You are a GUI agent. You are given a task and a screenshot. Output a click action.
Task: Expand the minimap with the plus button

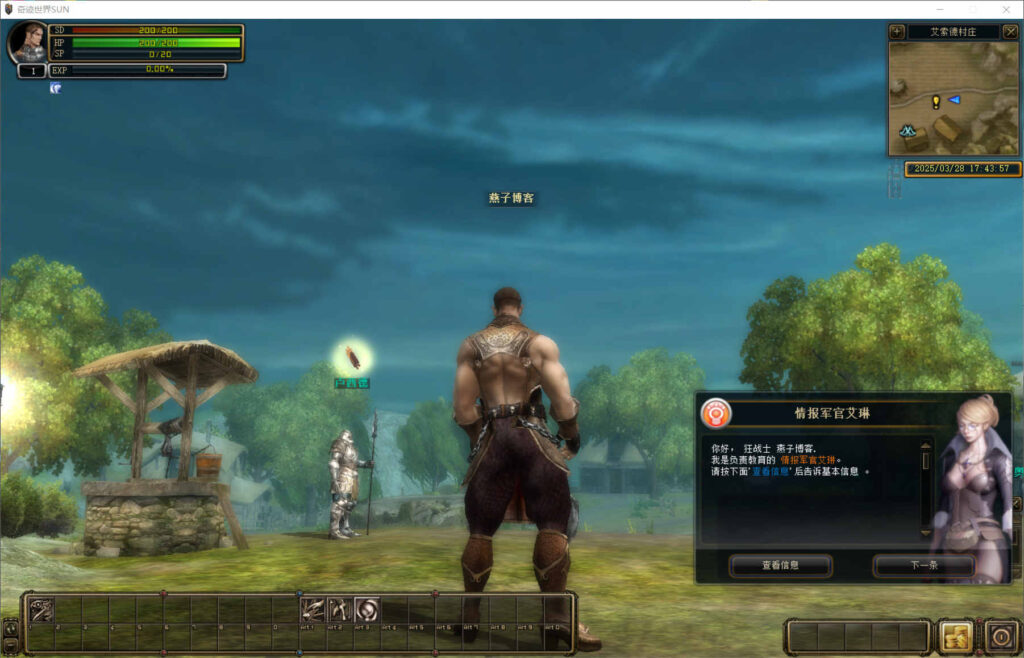[x=896, y=32]
